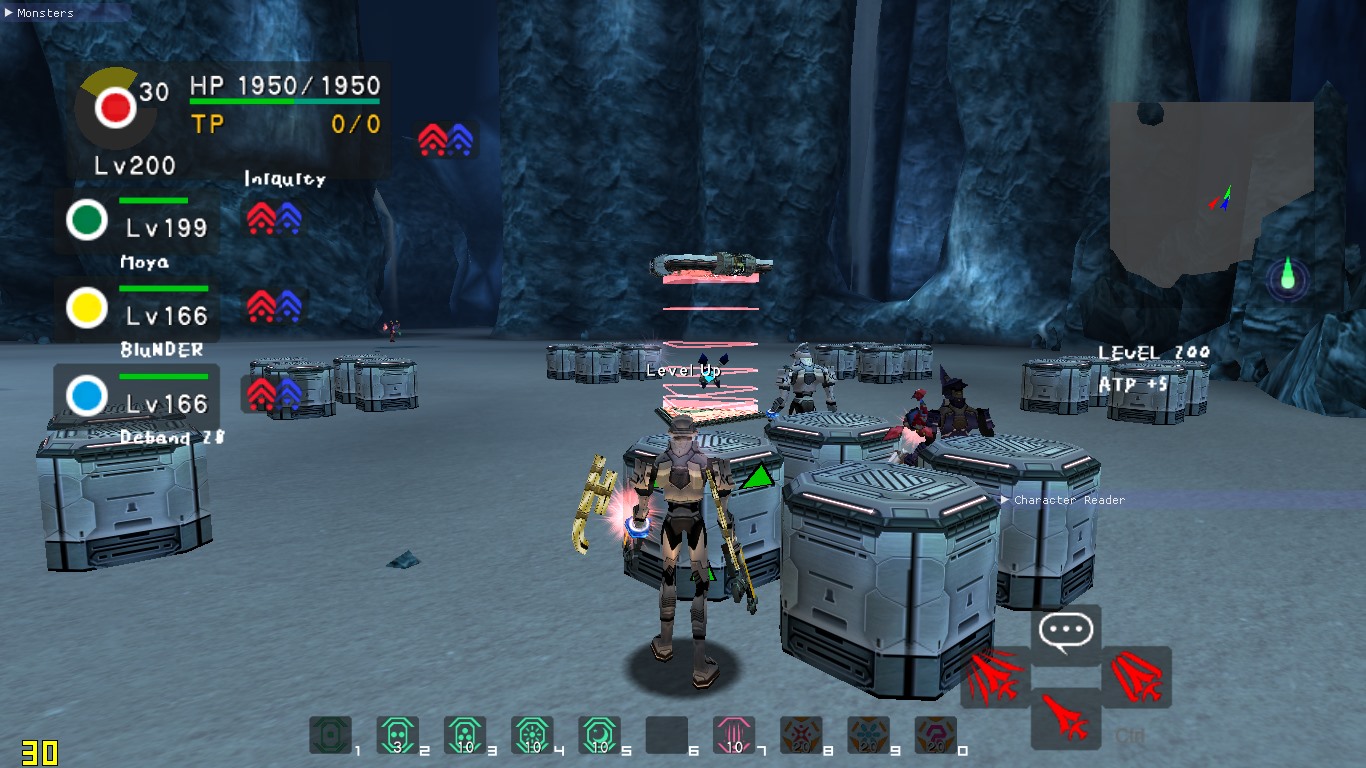Use the pink question-mark item in slot 0
The width and height of the screenshot is (1366, 768).
pos(935,735)
